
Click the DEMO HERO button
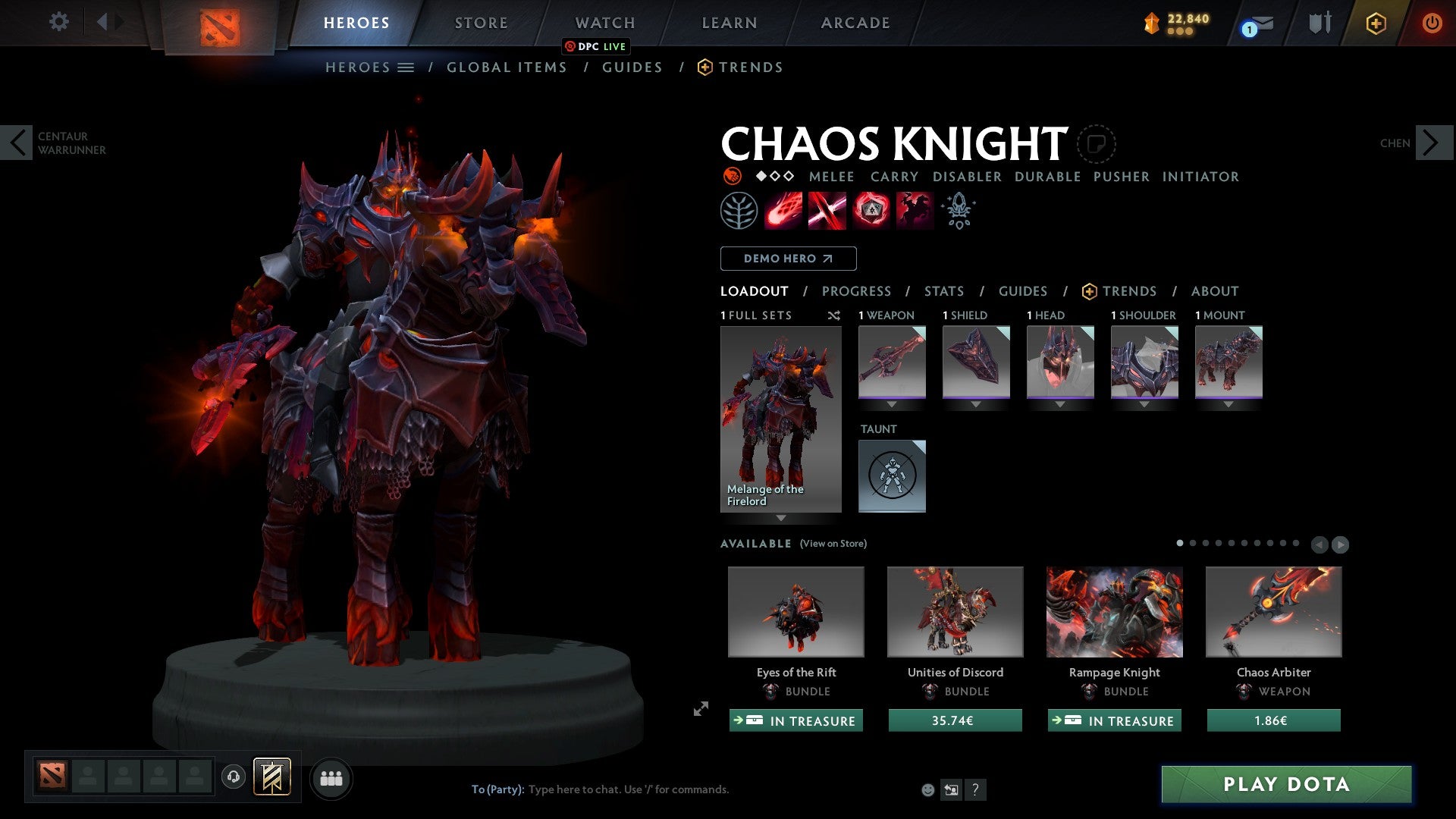coord(788,259)
